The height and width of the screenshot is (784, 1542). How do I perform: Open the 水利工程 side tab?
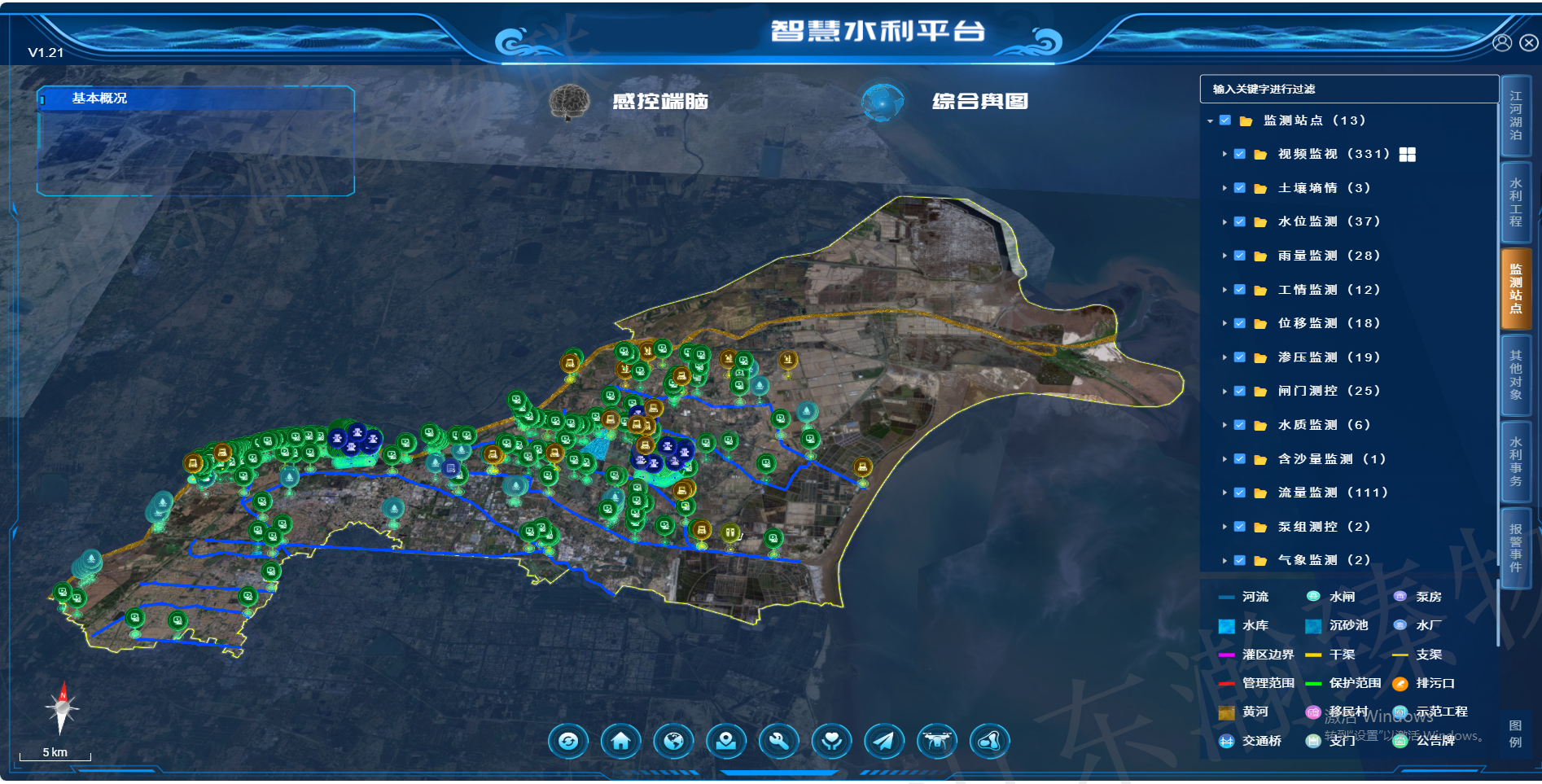pos(1515,203)
